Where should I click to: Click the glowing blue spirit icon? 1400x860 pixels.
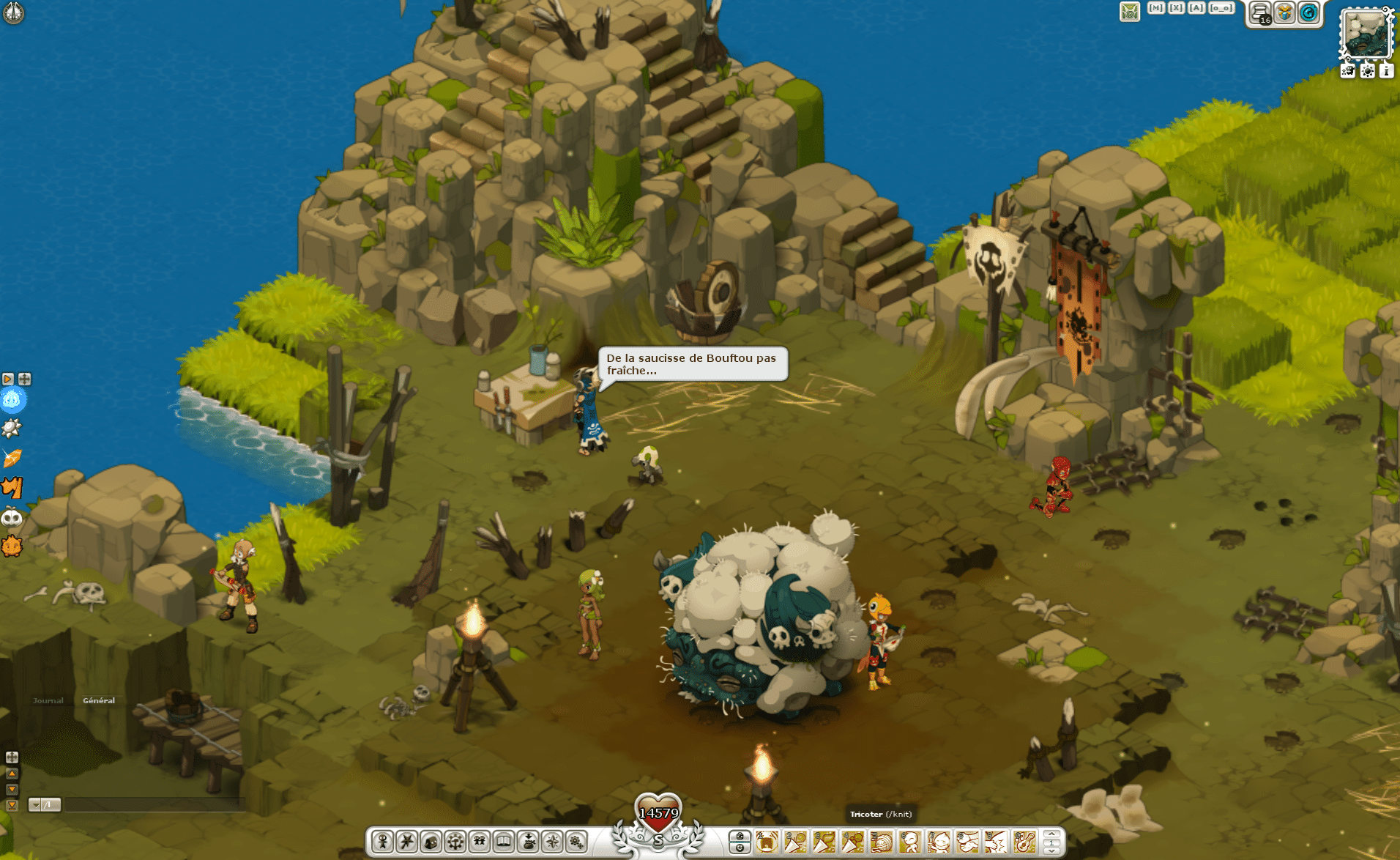(x=12, y=400)
